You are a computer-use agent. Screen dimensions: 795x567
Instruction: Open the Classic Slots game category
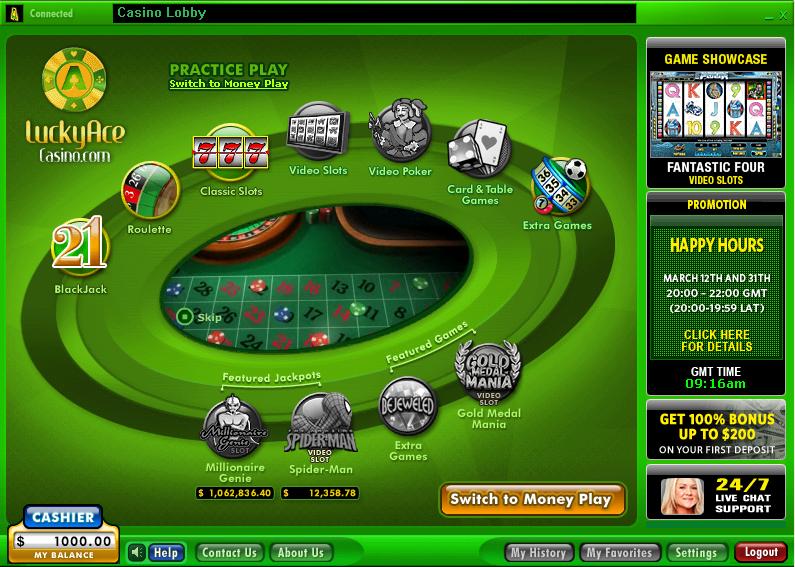click(x=230, y=153)
